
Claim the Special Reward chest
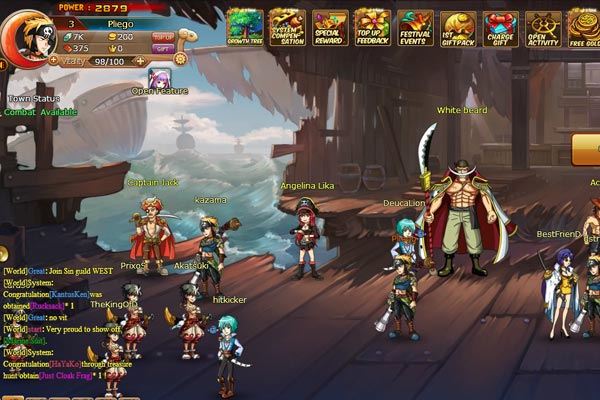click(330, 27)
